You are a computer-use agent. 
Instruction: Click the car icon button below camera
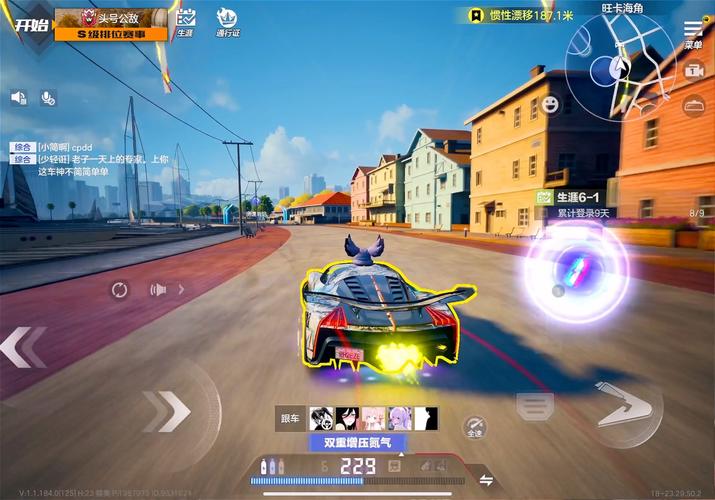pos(693,105)
